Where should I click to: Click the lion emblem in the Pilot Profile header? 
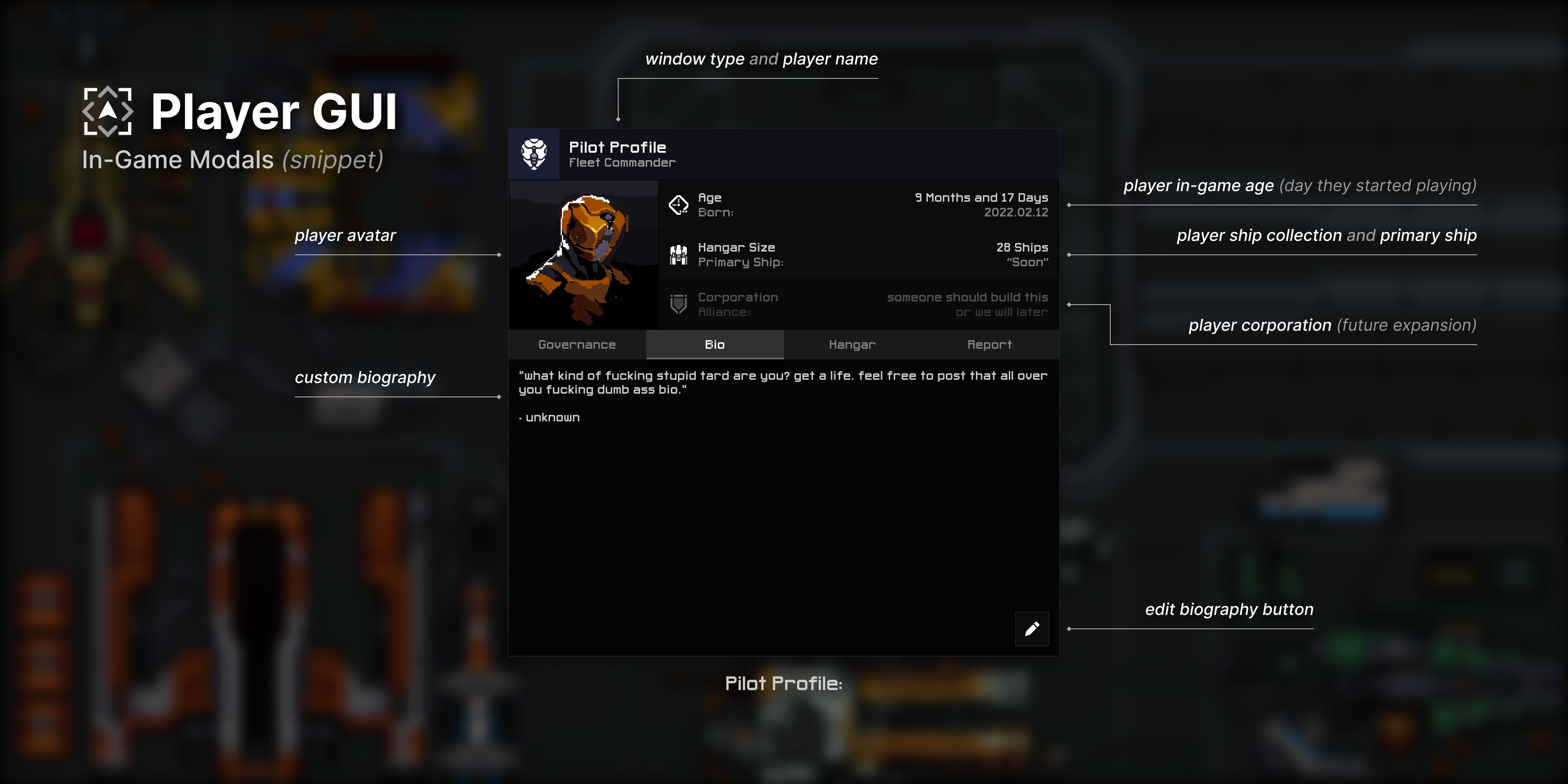click(533, 155)
